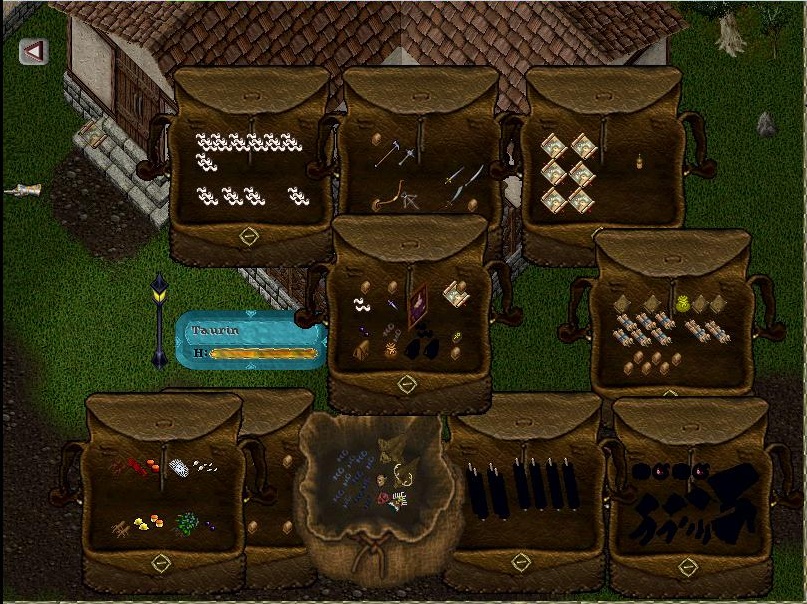Select the spider silk reagent pile
807x604 pixels.
(177, 468)
